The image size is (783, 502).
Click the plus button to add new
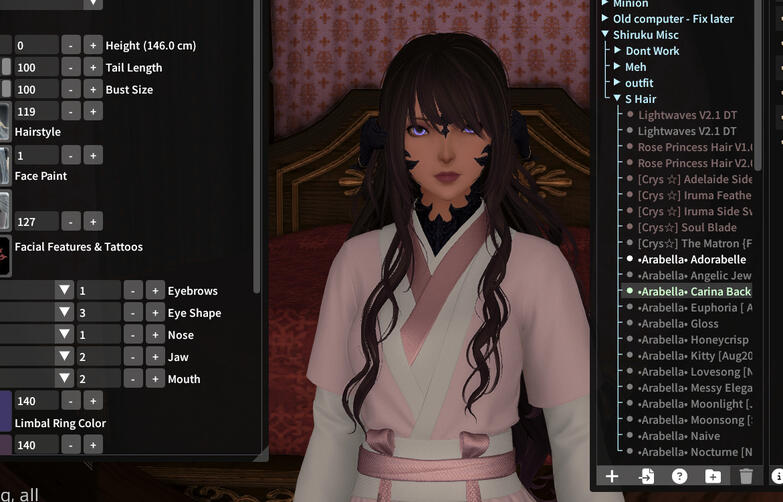click(612, 477)
